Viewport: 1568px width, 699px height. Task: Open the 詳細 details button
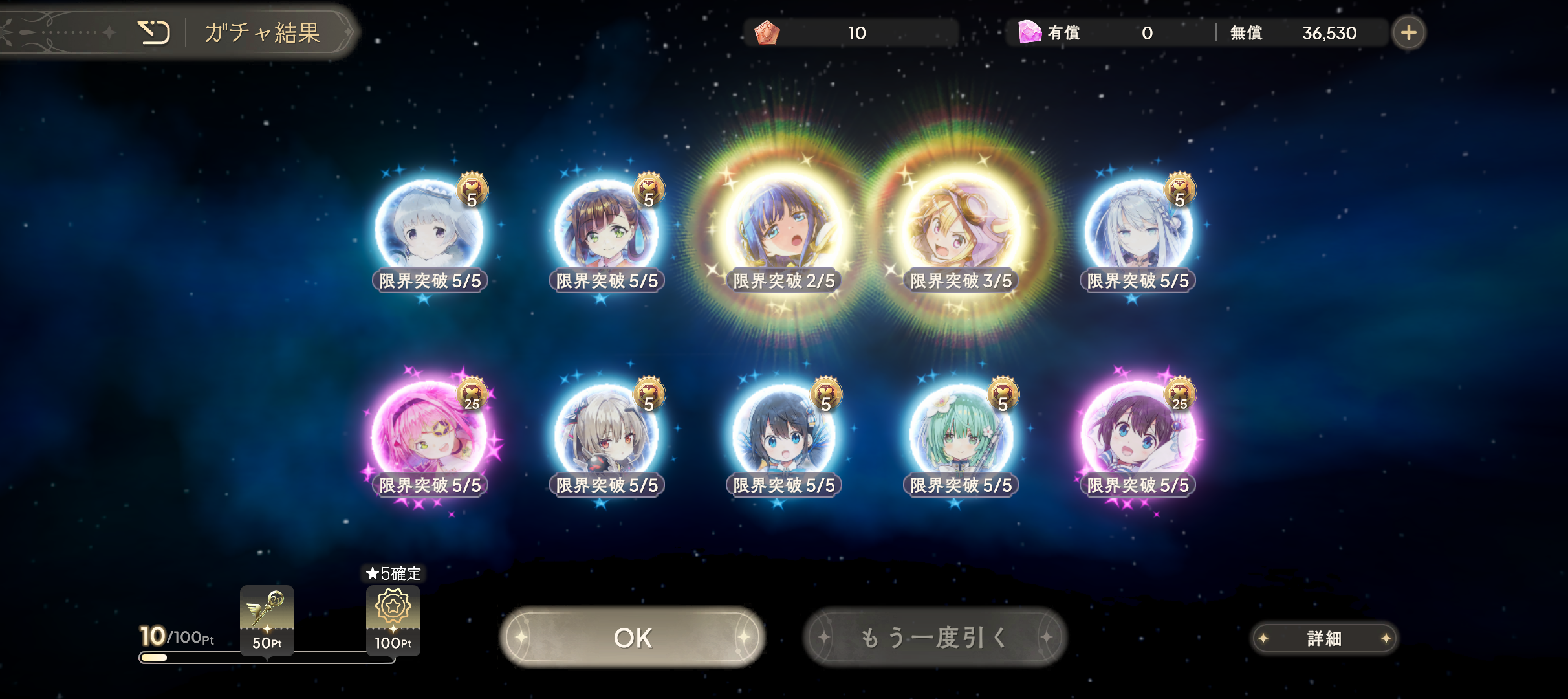click(1323, 639)
